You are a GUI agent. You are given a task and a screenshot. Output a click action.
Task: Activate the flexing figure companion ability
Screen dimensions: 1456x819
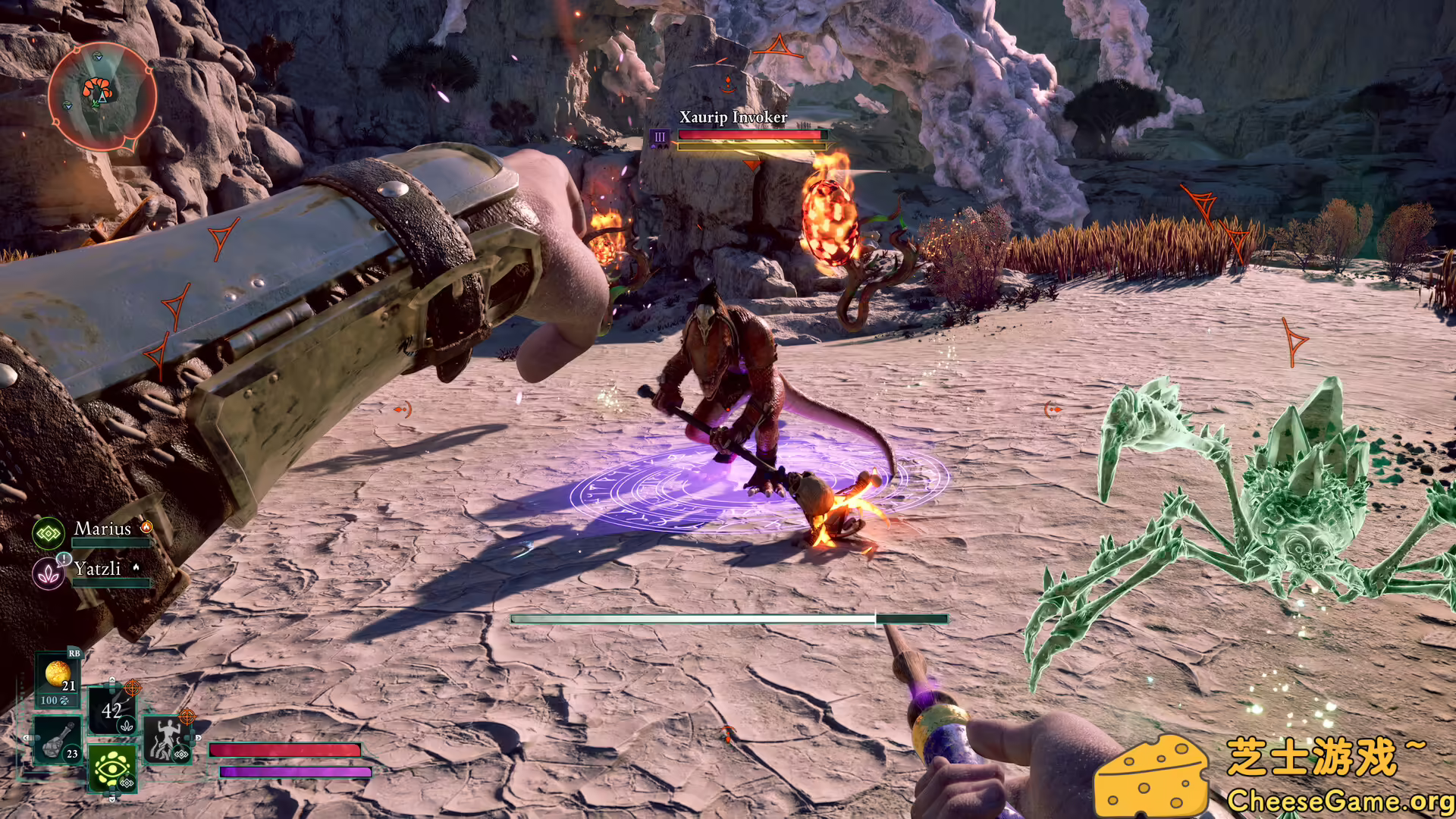[165, 739]
